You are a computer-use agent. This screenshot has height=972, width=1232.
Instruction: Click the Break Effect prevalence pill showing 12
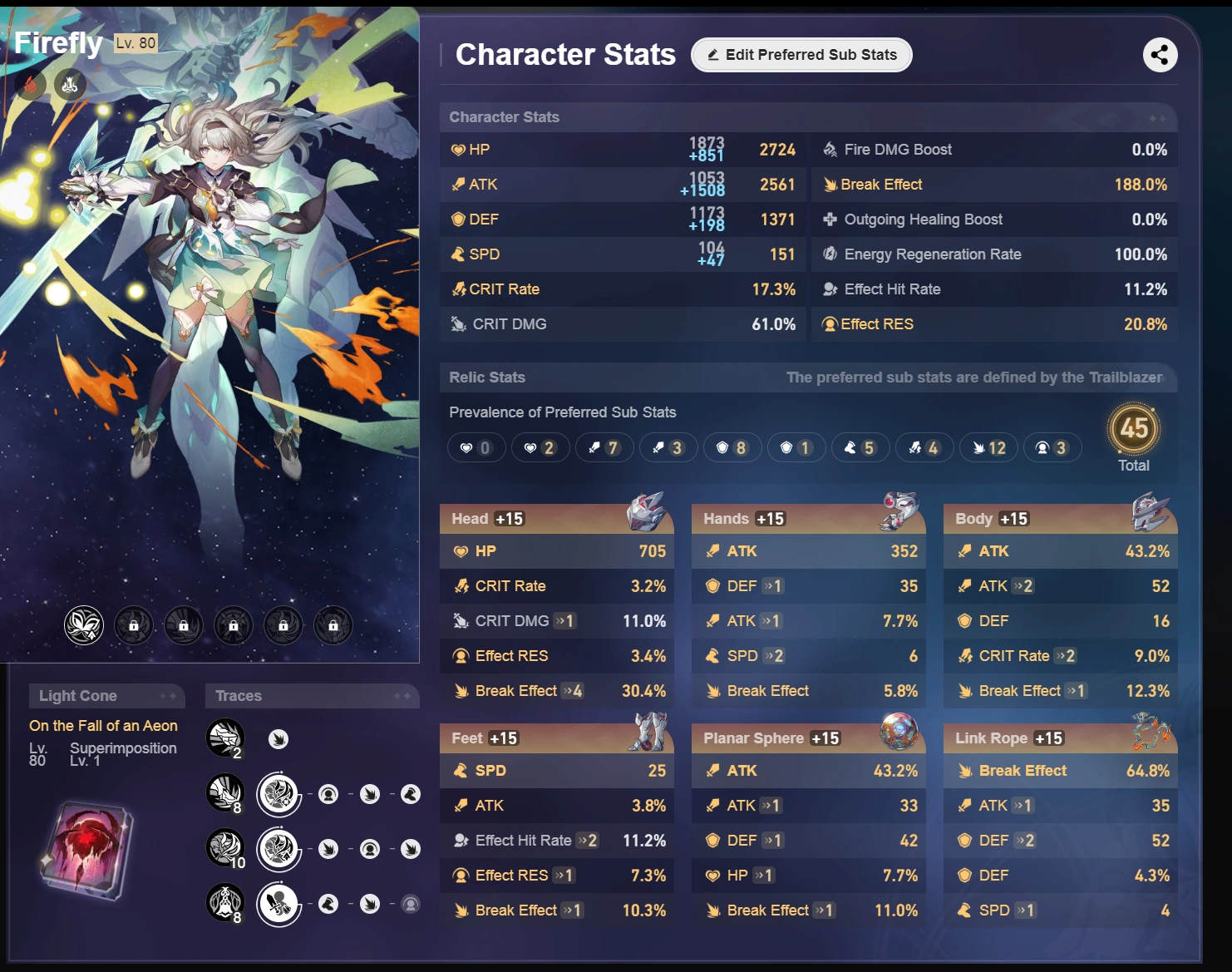point(988,447)
